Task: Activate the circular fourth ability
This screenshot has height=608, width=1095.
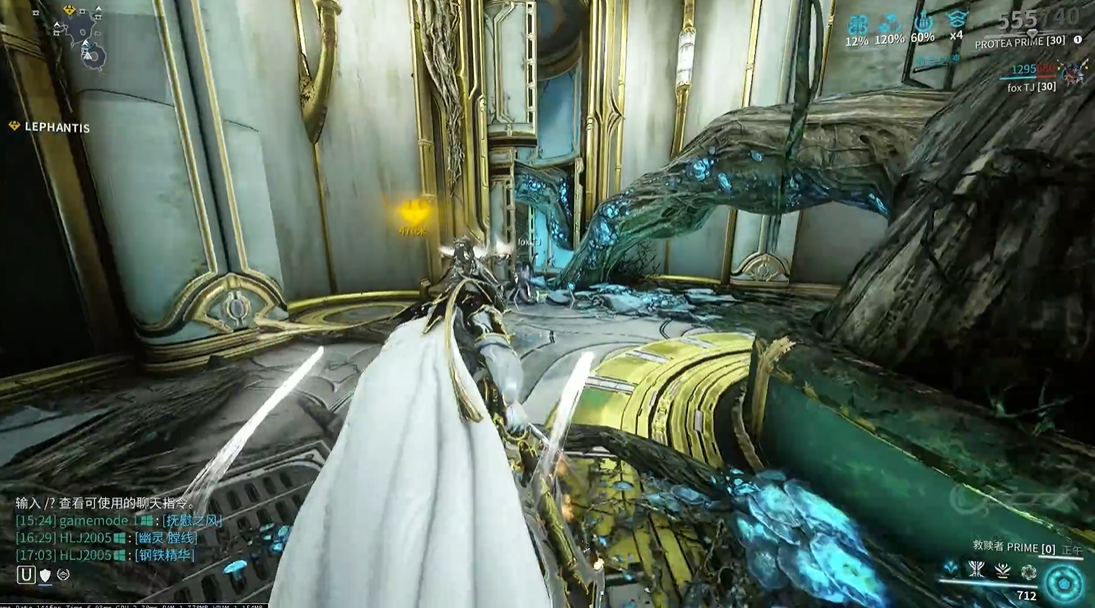Action: 1028,572
